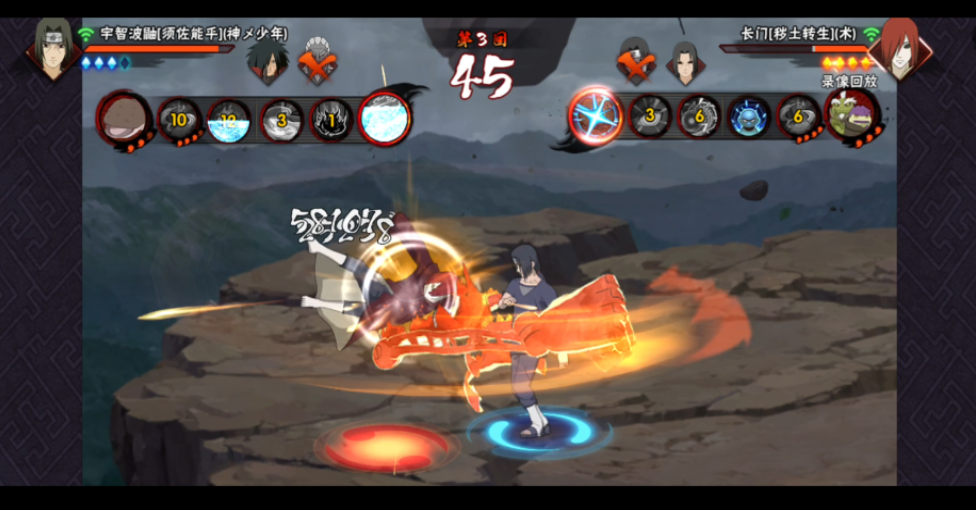The image size is (976, 510).
Task: Activate the water skill showing cooldown 12
Action: (229, 120)
